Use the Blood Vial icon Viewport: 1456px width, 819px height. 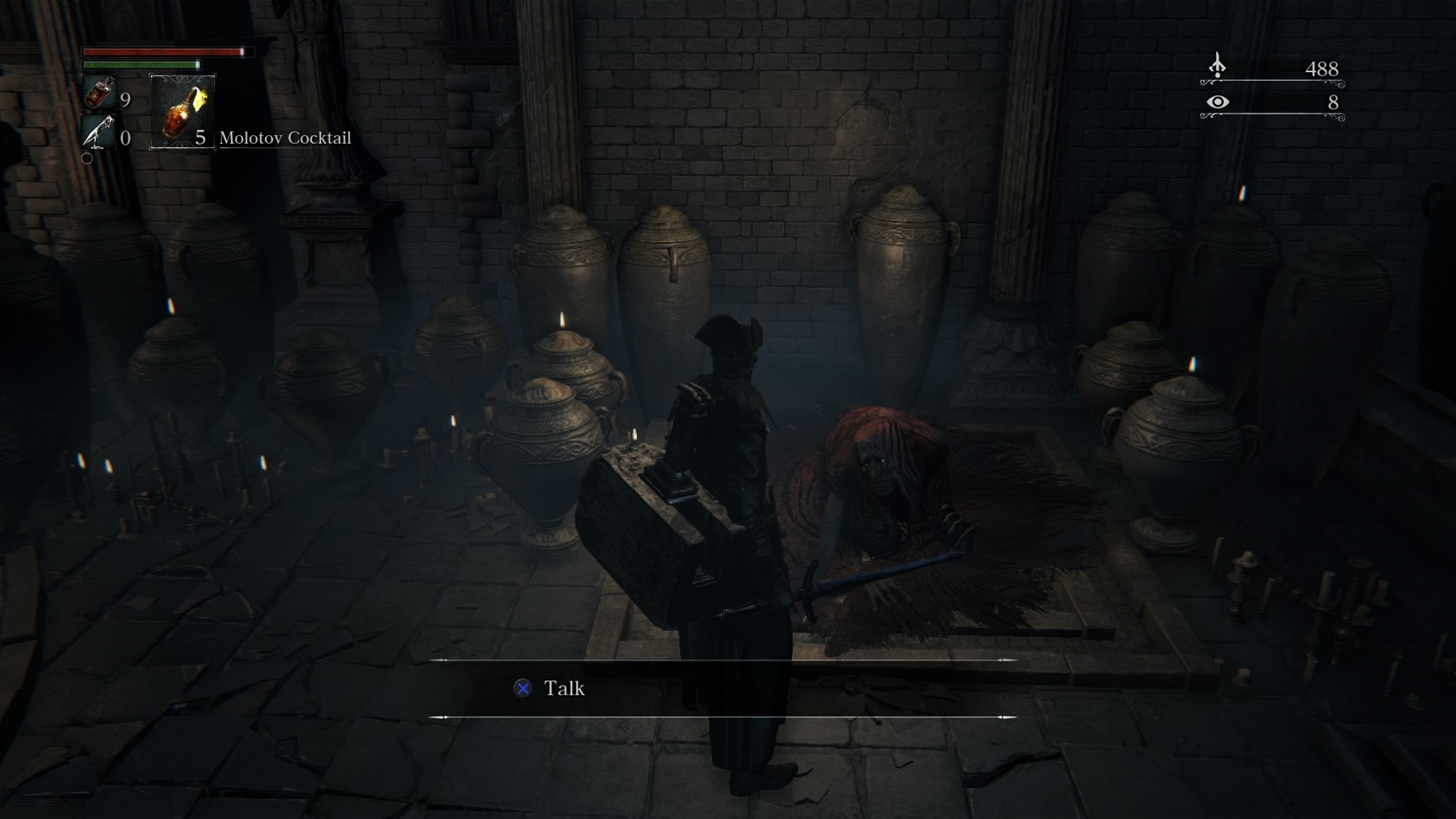coord(99,94)
